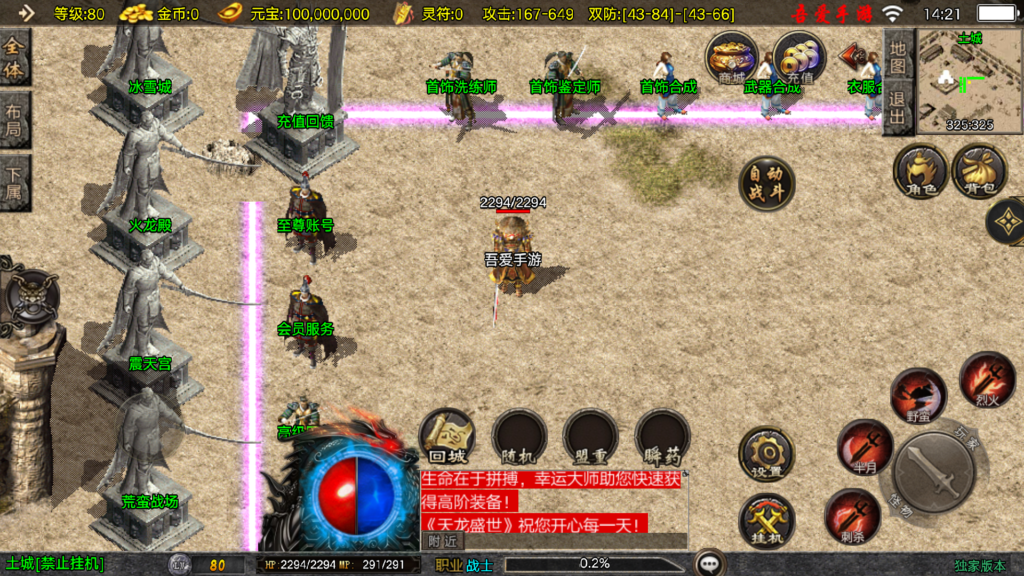Open the 下属 tab

coord(15,183)
